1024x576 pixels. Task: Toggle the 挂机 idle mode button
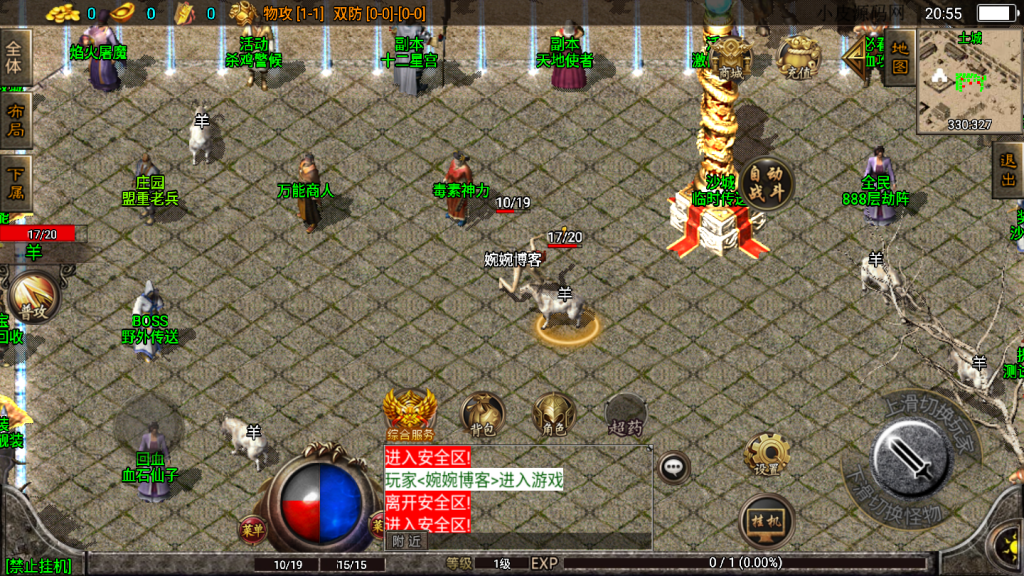(767, 521)
